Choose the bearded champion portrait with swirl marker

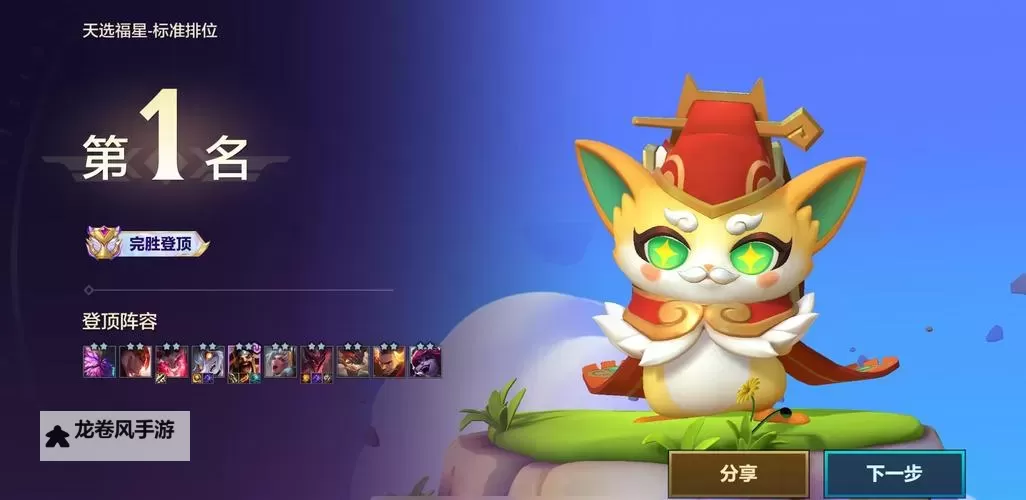[x=244, y=361]
